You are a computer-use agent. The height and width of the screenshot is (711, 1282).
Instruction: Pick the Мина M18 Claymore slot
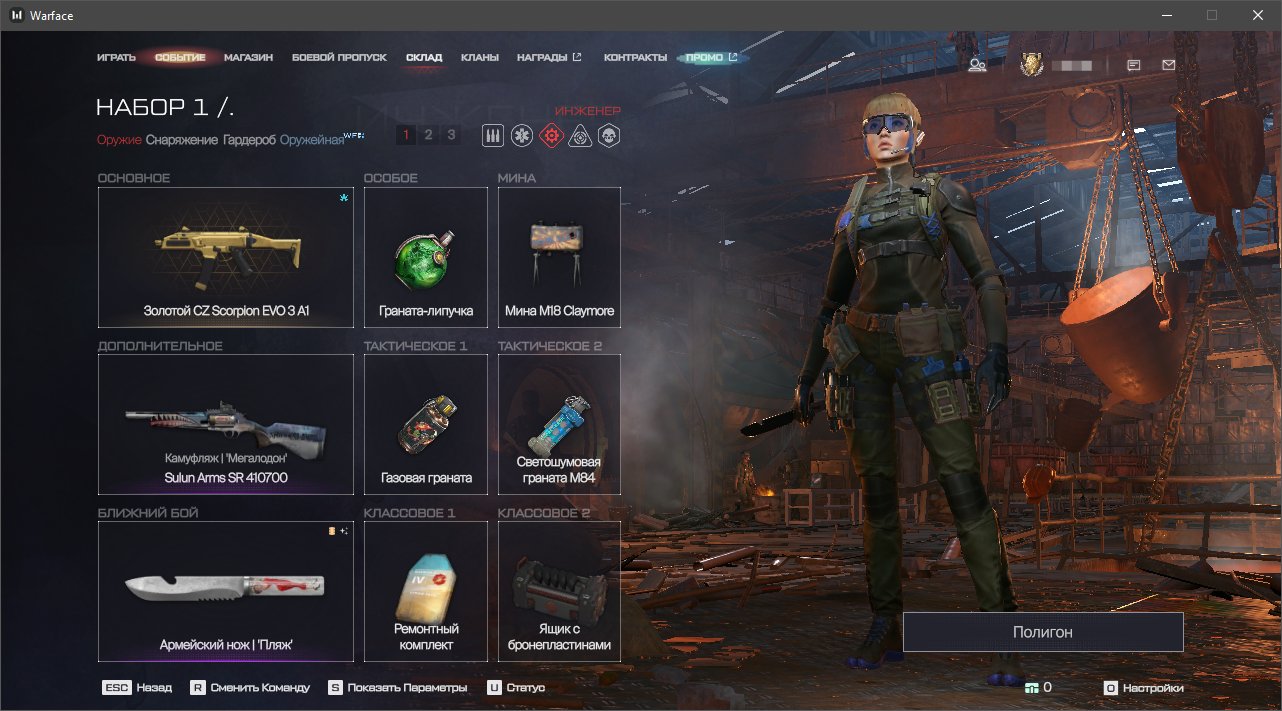559,257
